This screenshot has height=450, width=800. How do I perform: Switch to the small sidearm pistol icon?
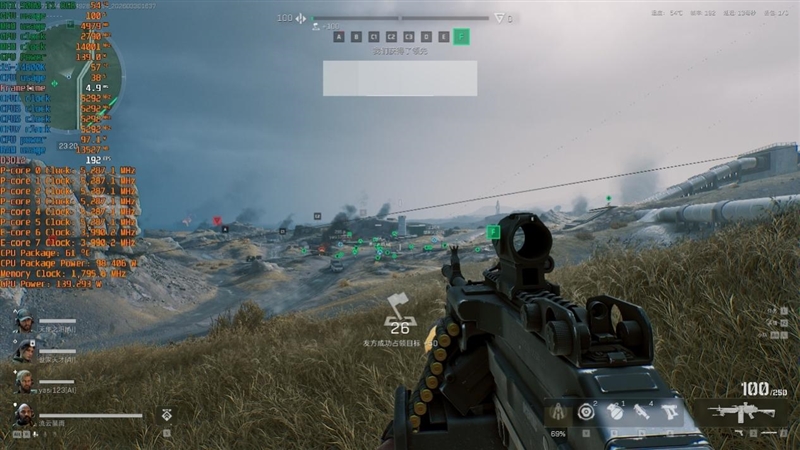739,432
